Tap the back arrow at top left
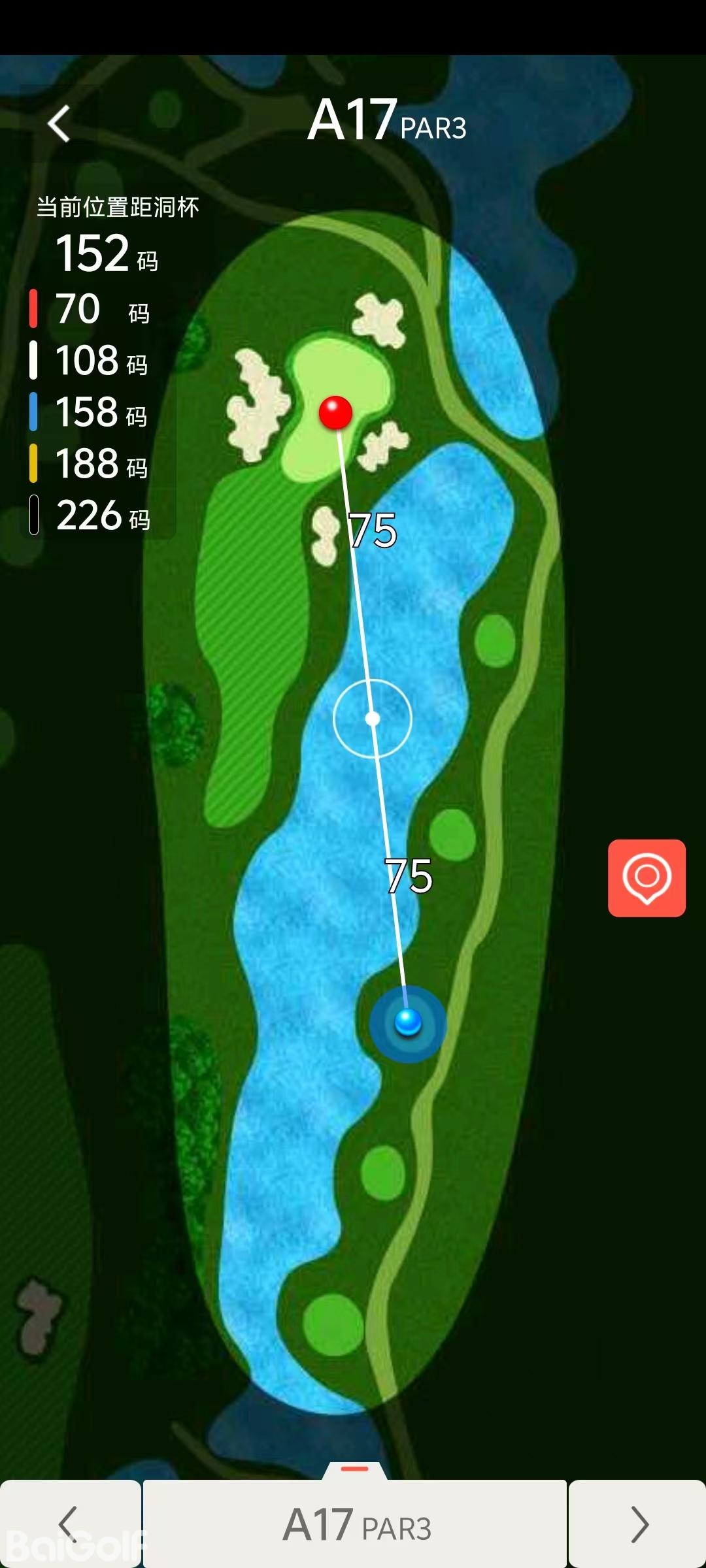706x1568 pixels. (59, 123)
